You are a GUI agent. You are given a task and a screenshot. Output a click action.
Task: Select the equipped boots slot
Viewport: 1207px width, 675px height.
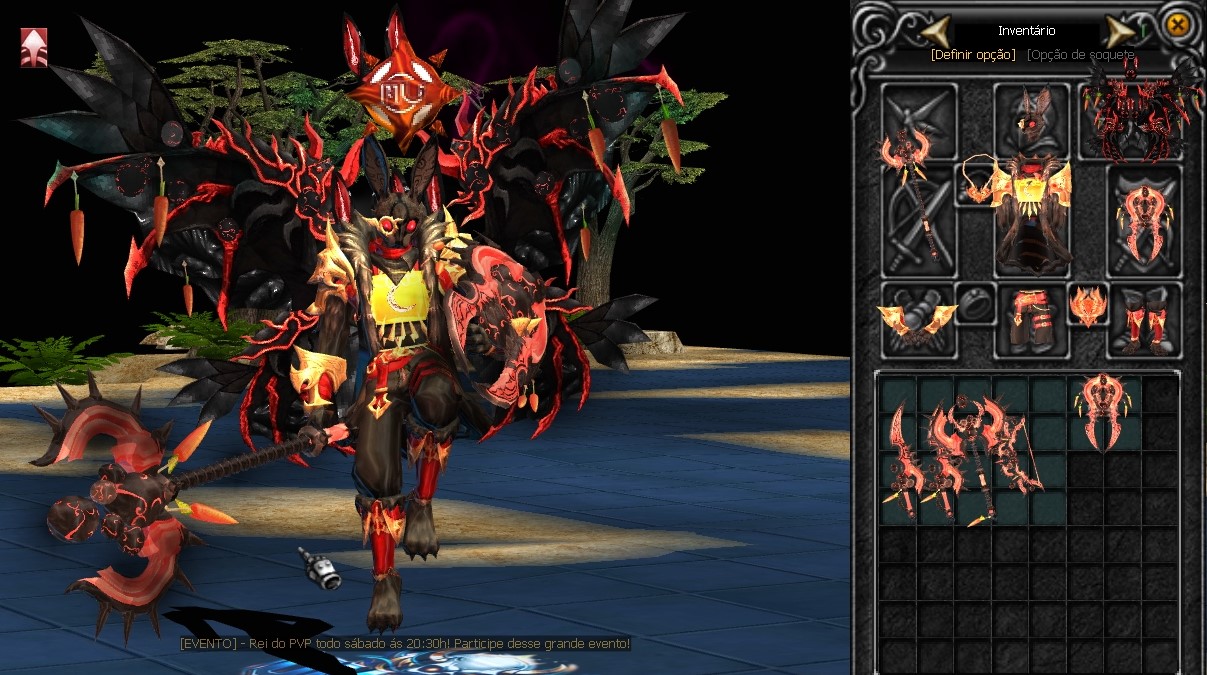tap(1146, 320)
